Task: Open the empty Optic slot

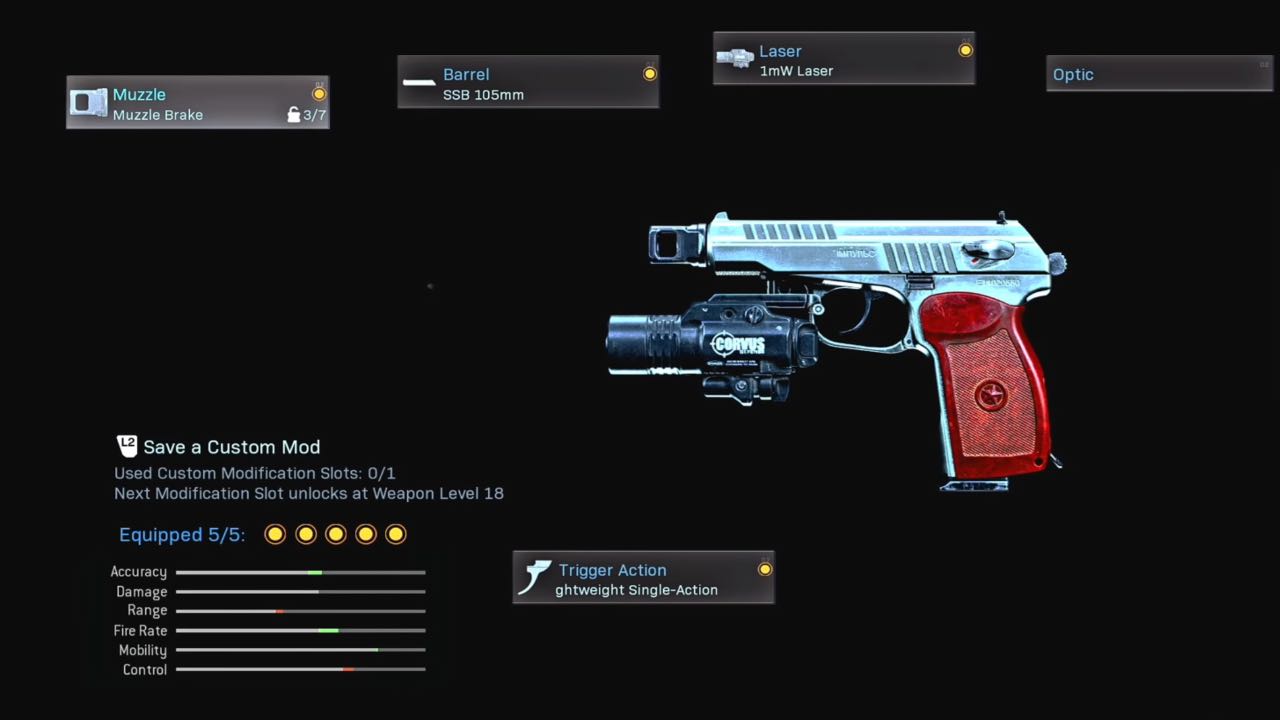Action: (x=1158, y=75)
